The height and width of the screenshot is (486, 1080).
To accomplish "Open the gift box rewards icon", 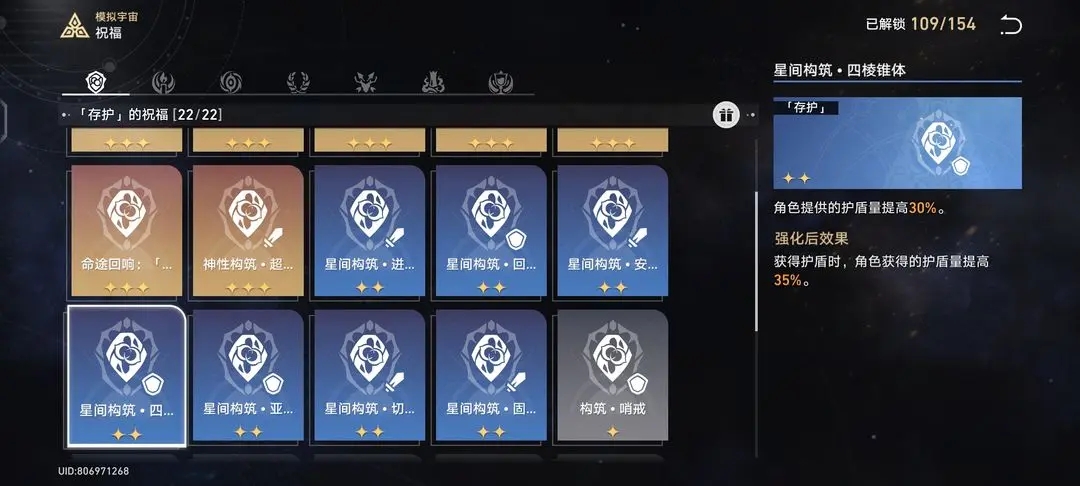I will point(726,115).
